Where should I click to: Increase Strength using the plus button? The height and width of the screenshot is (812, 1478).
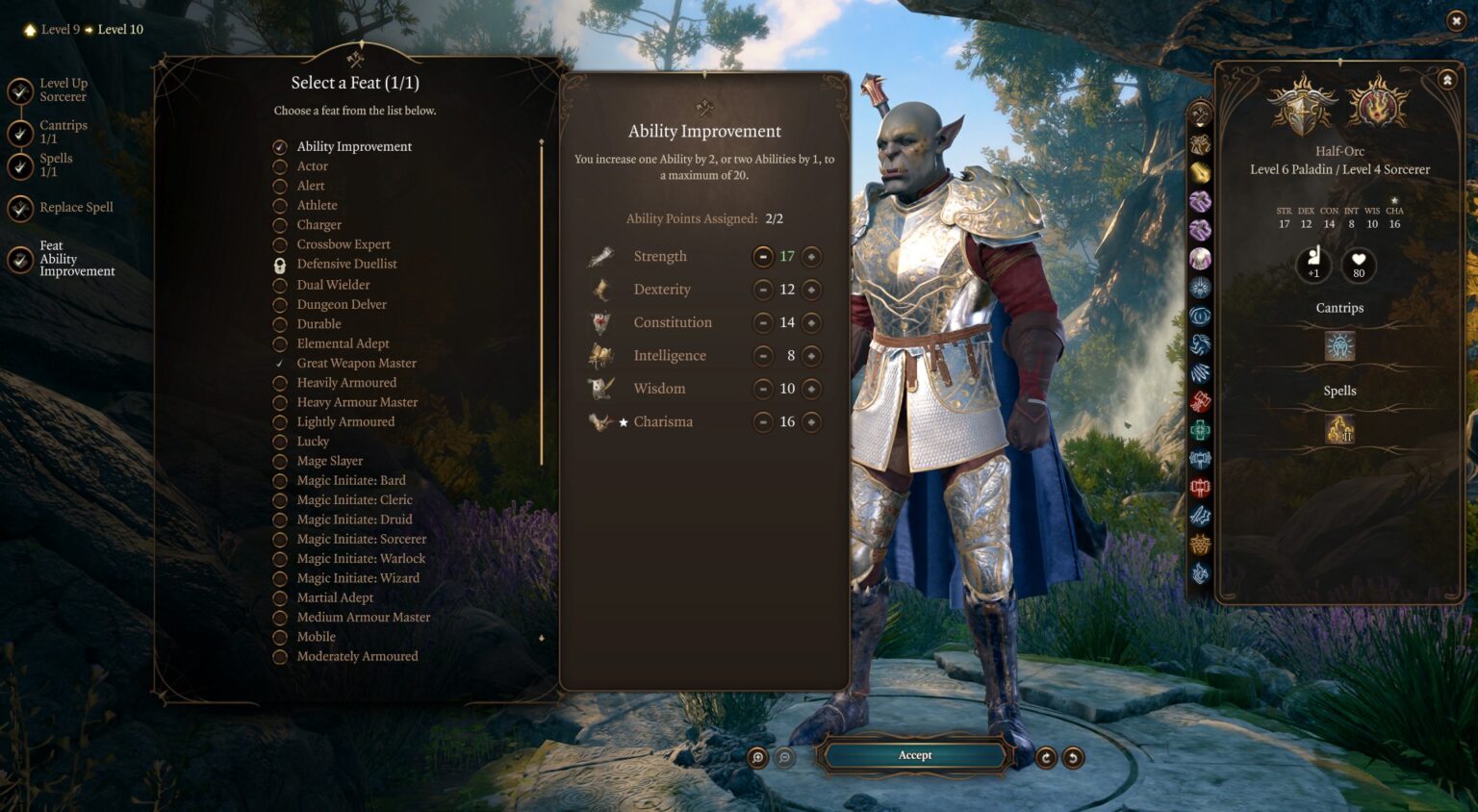[811, 256]
